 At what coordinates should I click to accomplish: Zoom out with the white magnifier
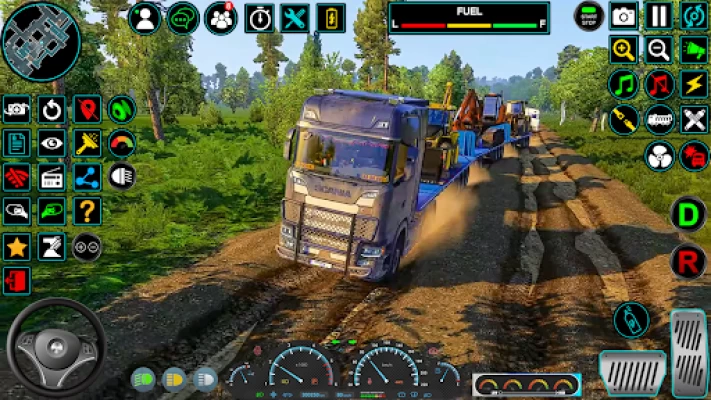658,50
